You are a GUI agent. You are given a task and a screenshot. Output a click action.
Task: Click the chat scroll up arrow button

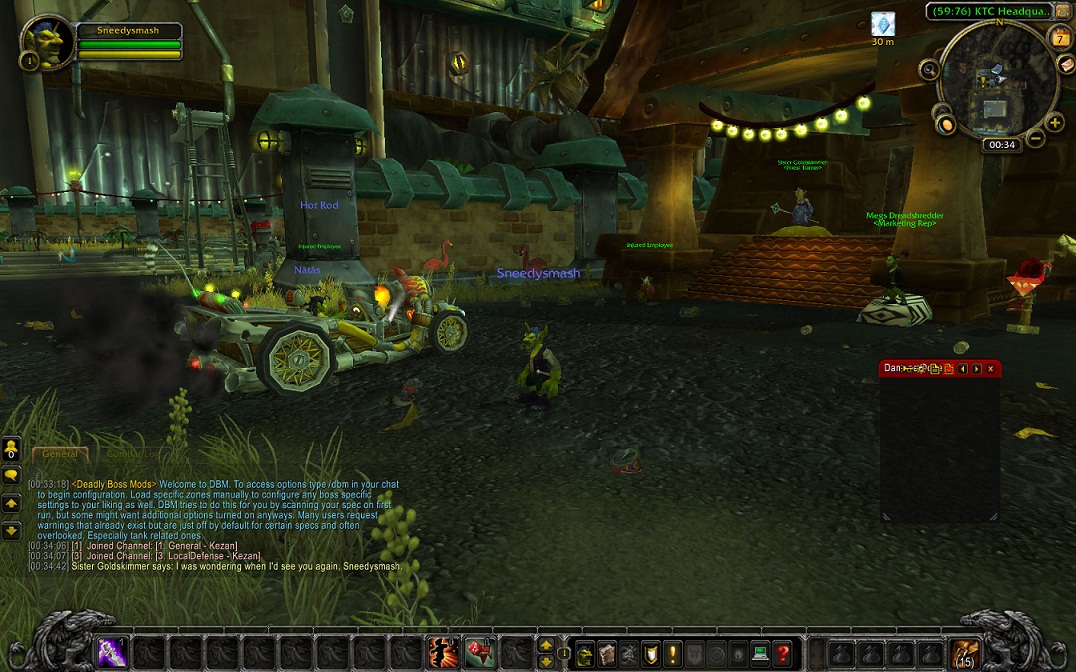click(12, 503)
